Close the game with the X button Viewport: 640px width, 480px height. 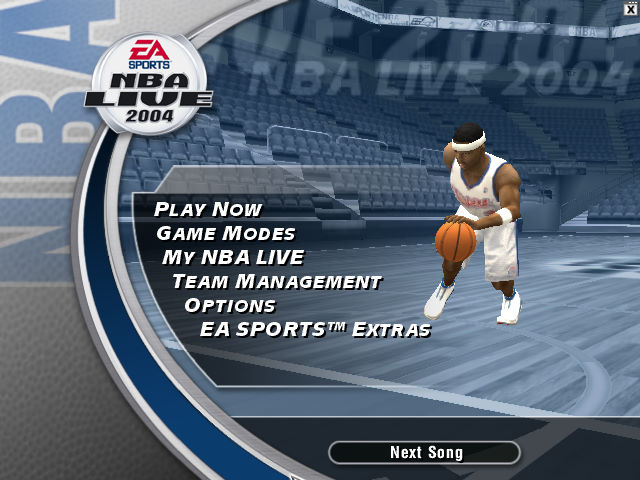point(630,8)
